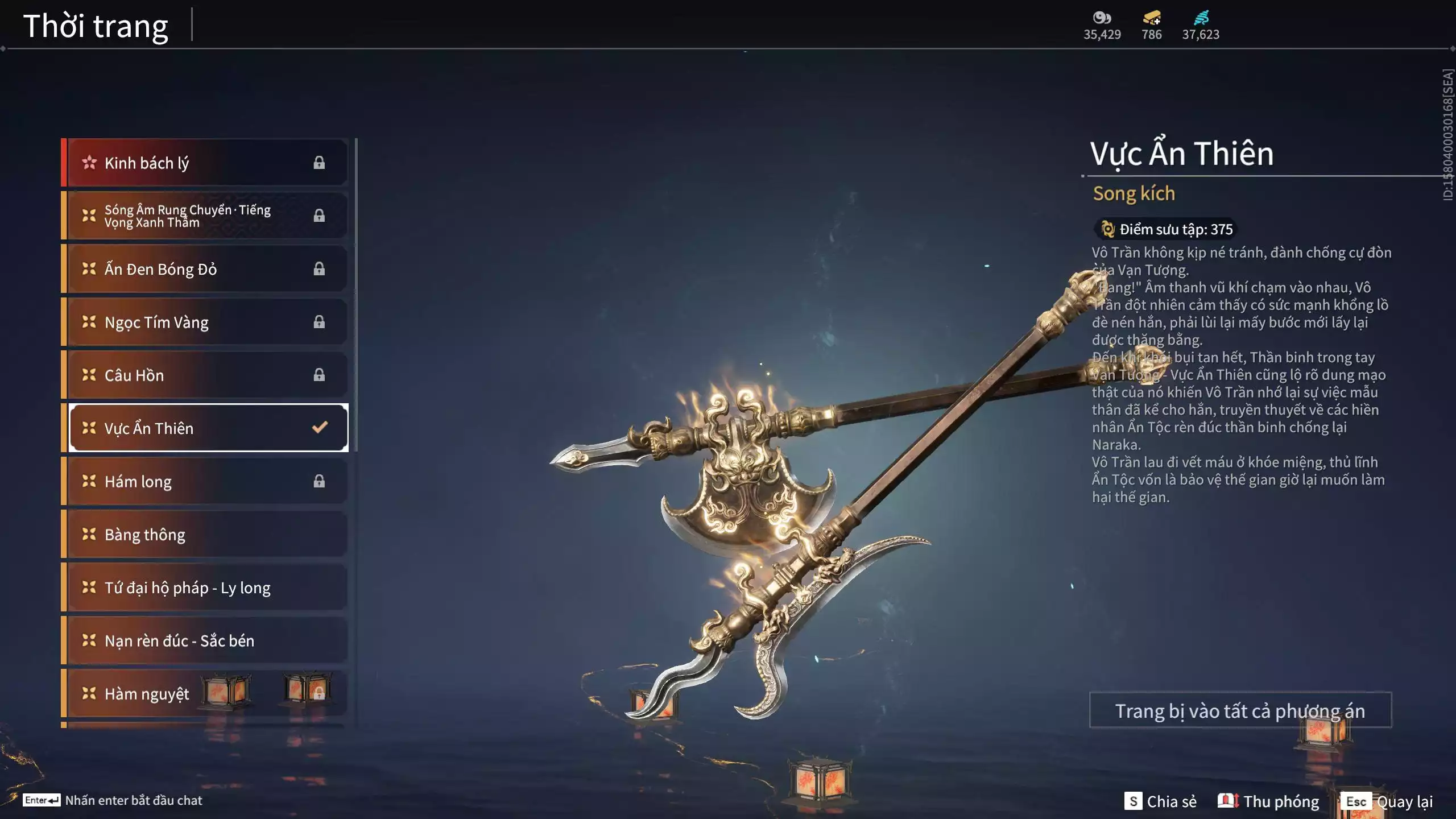This screenshot has width=1456, height=819.
Task: Click the gold ingot currency icon
Action: pyautogui.click(x=1152, y=18)
